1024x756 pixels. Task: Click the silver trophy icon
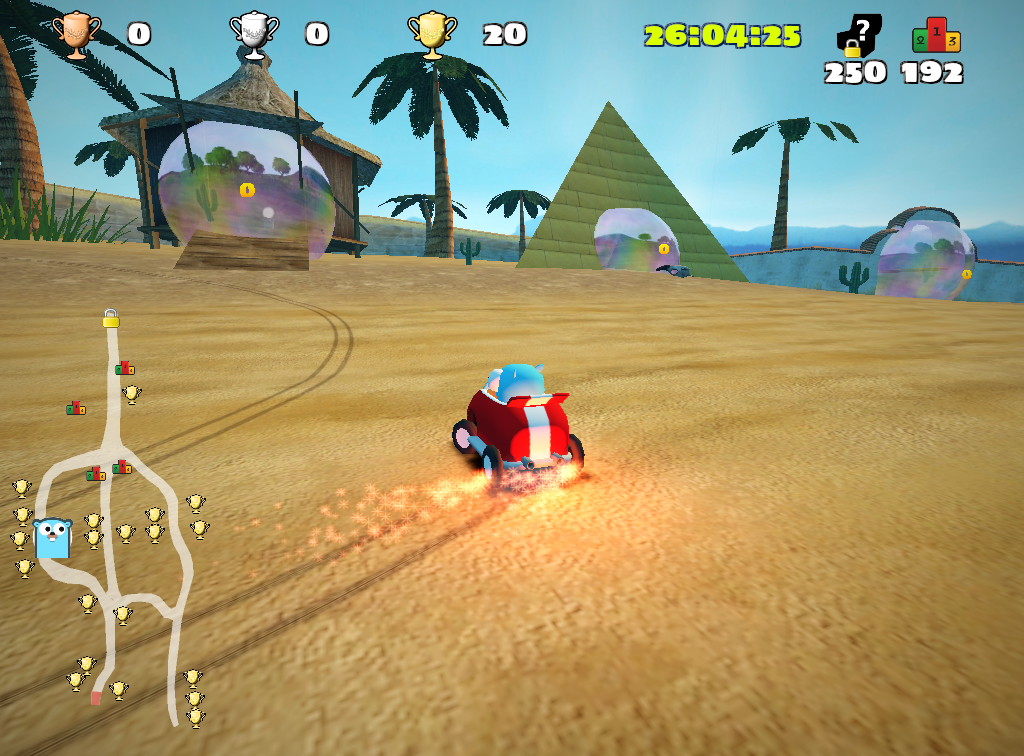(x=254, y=35)
